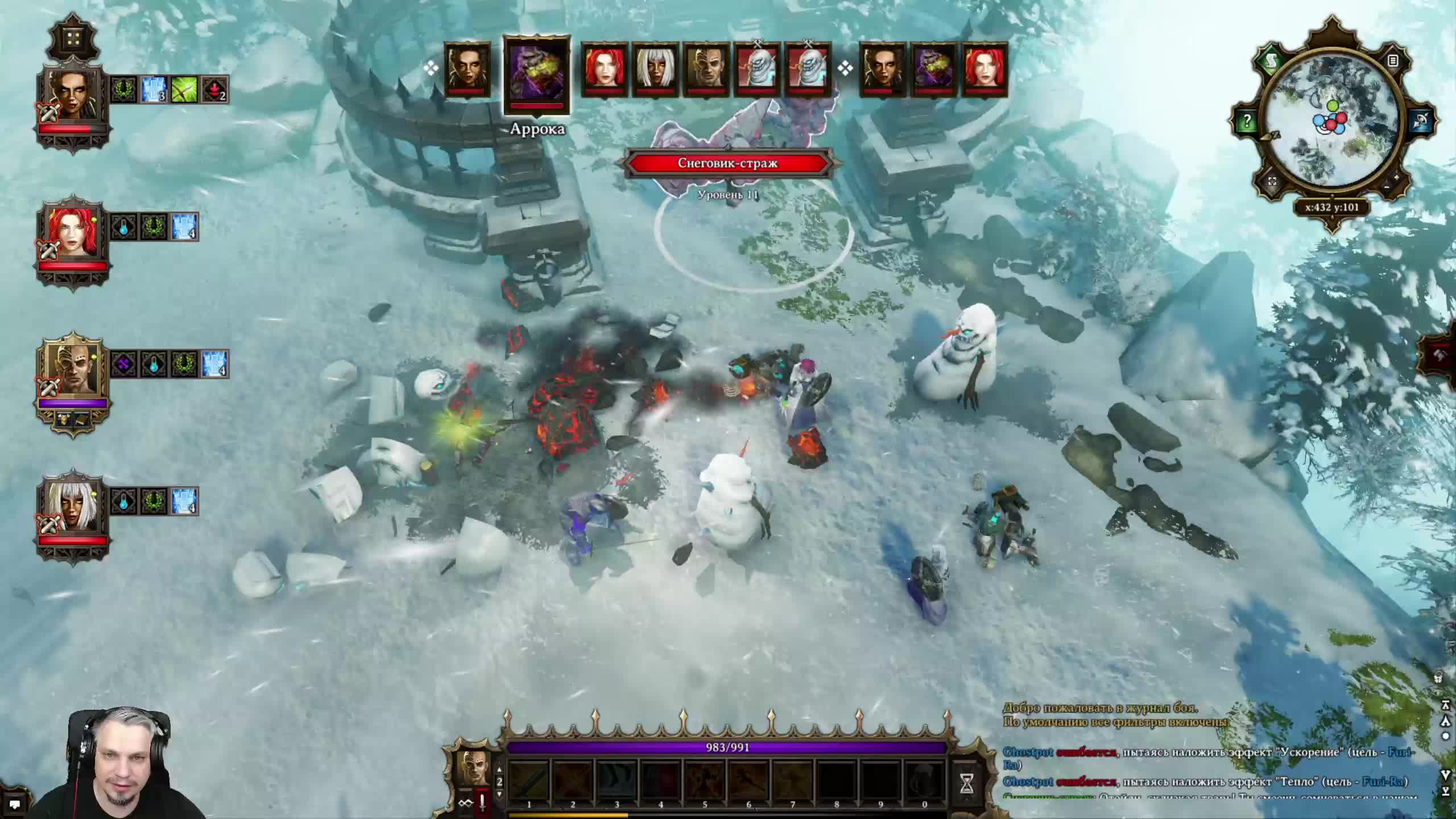Image resolution: width=1456 pixels, height=819 pixels.
Task: Open the minimap's green scroll button
Action: [x=1272, y=61]
